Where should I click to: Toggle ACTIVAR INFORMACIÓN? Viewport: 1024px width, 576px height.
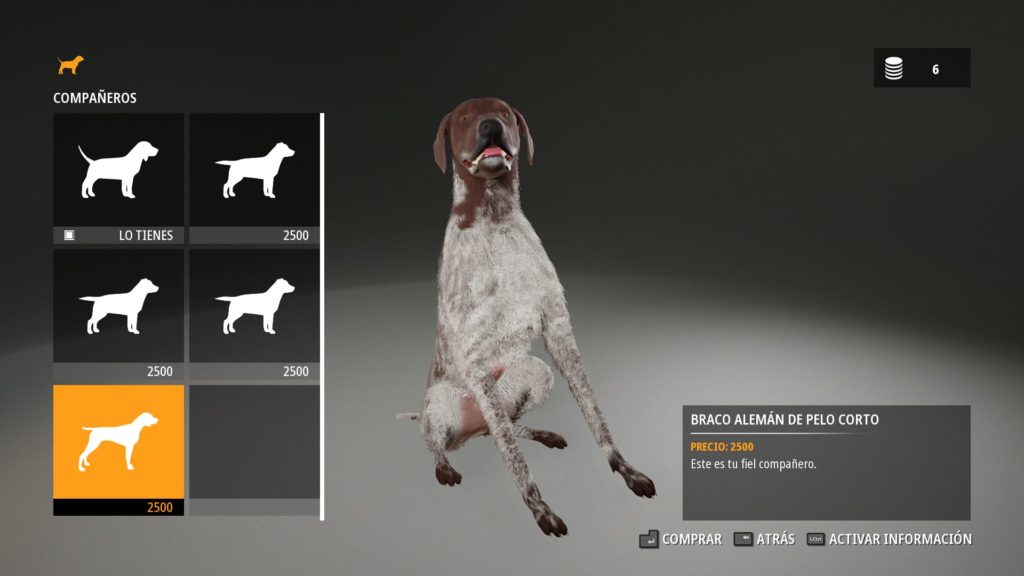tap(889, 539)
